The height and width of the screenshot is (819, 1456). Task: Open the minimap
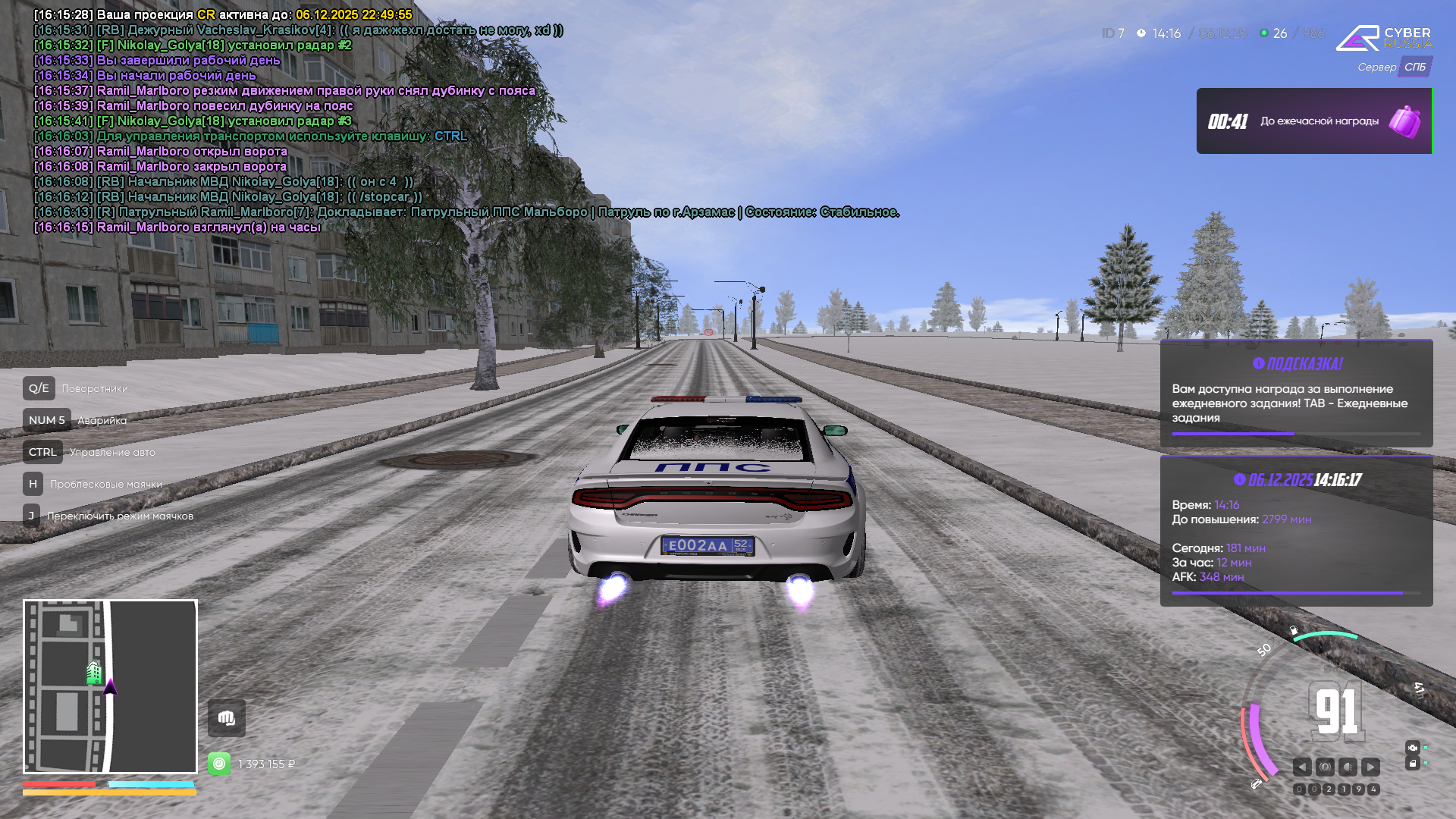tap(110, 686)
